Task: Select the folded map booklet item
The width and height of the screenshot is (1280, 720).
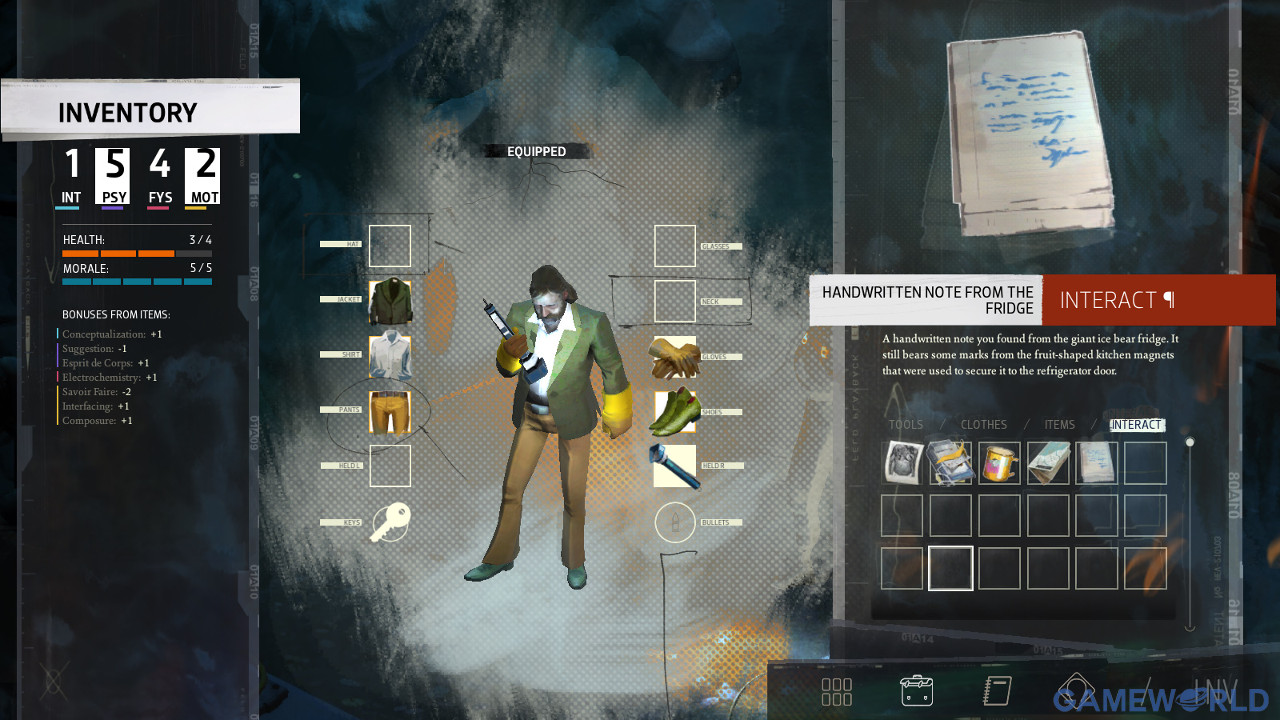Action: (x=1048, y=463)
